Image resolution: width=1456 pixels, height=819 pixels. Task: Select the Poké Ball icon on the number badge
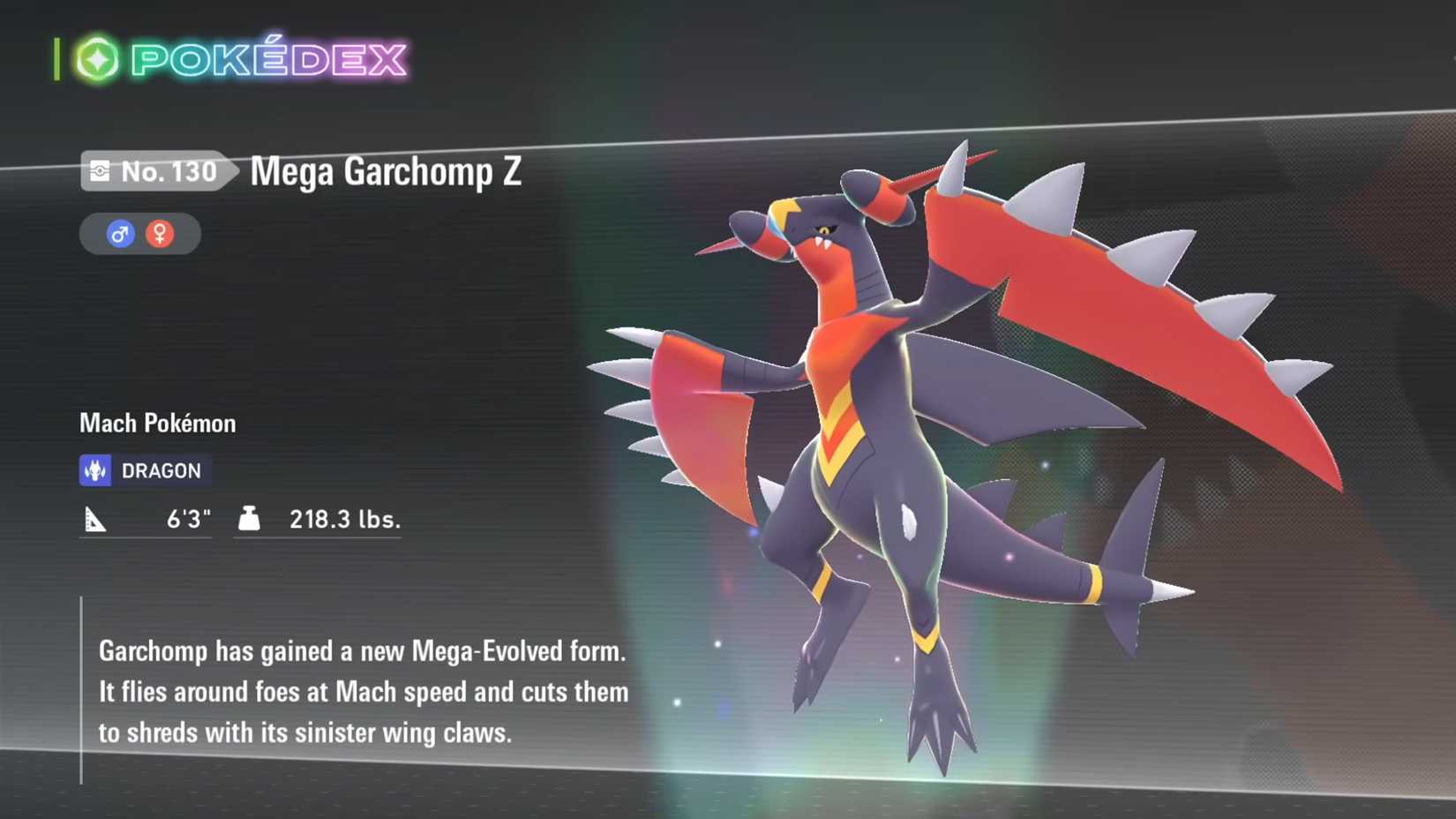[x=100, y=171]
